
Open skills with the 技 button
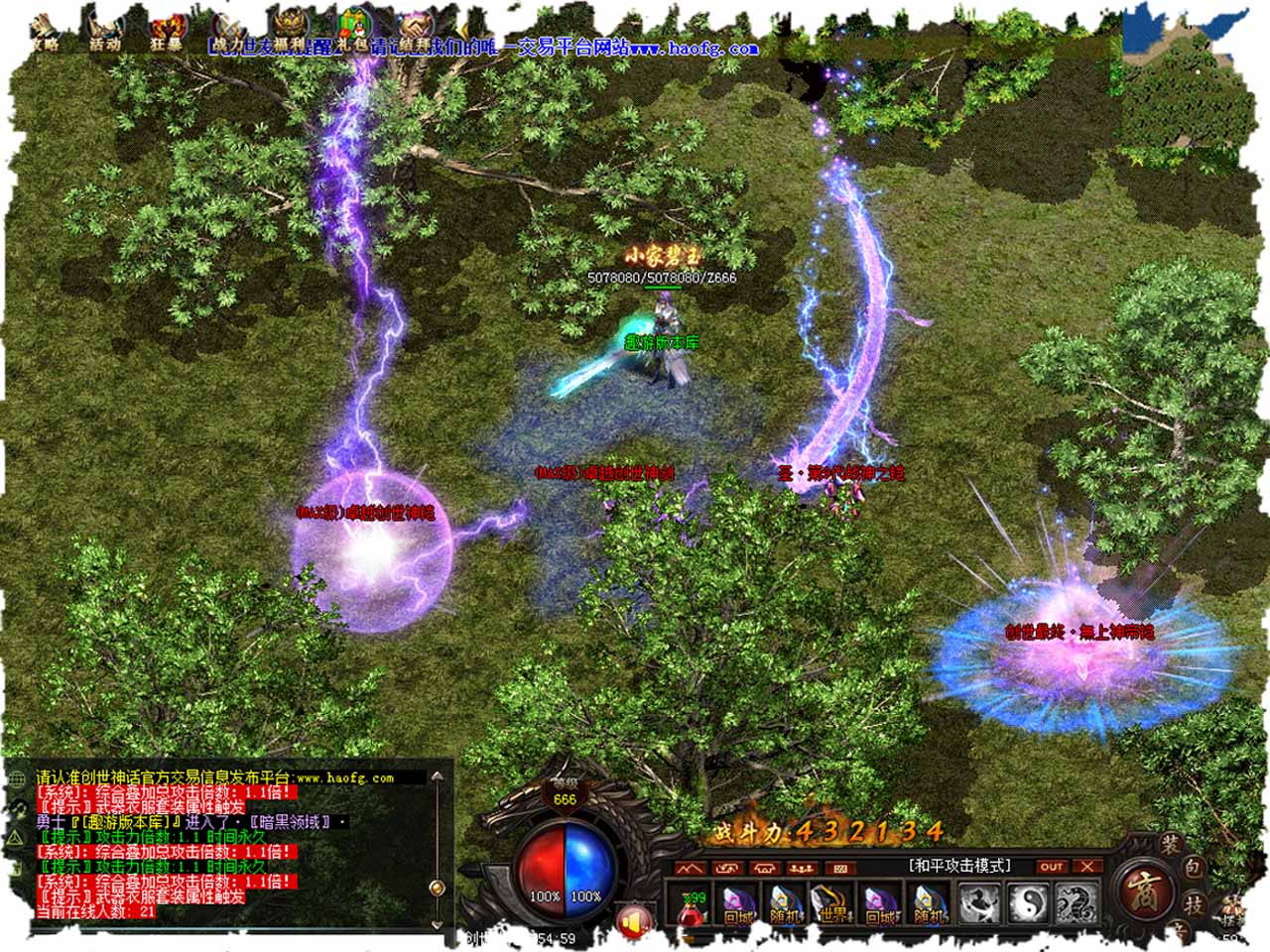click(x=1195, y=904)
